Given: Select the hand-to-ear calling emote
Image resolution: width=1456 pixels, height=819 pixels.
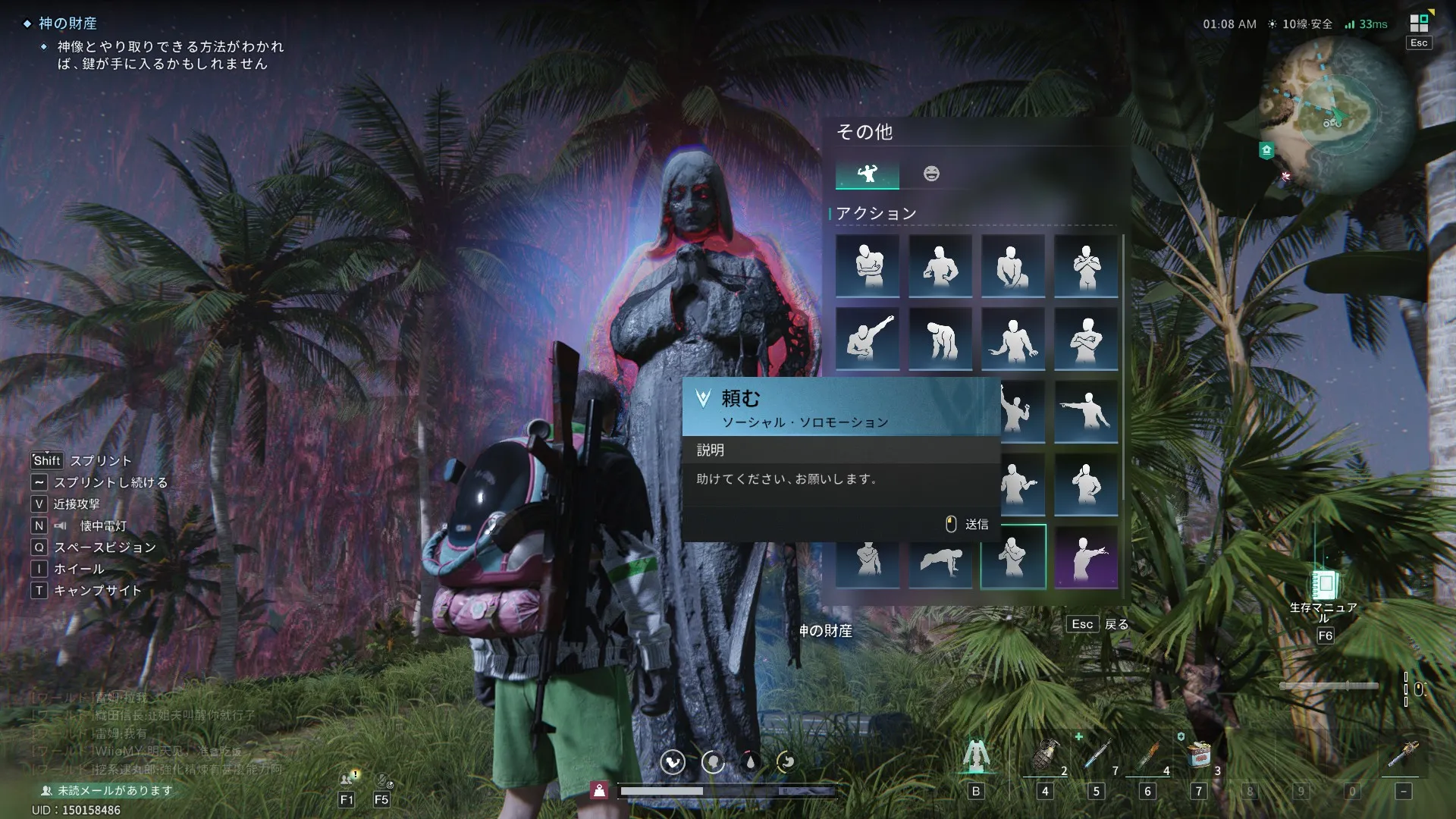Looking at the screenshot, I should pos(1086,485).
